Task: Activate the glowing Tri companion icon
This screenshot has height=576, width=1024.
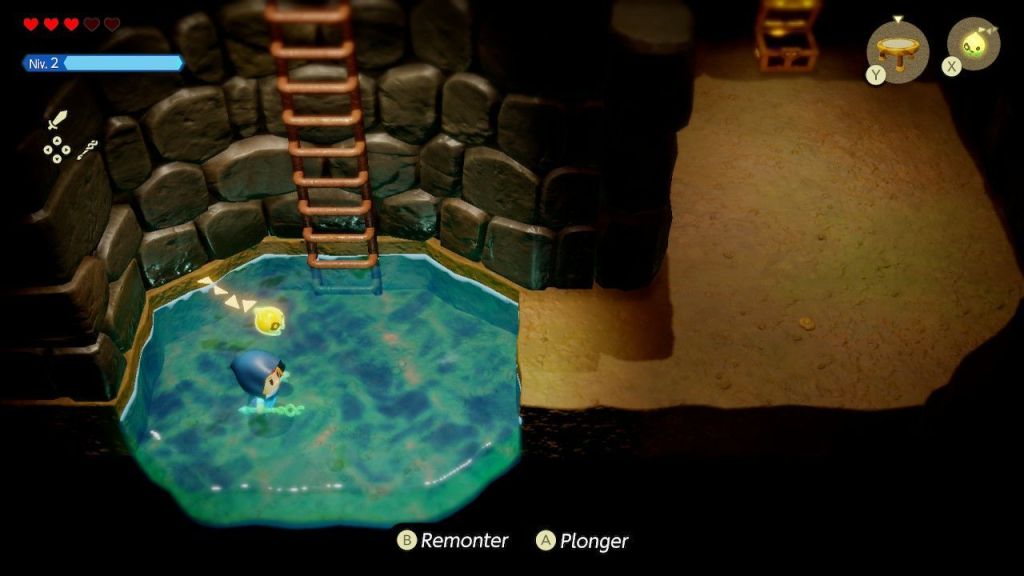Action: (973, 44)
